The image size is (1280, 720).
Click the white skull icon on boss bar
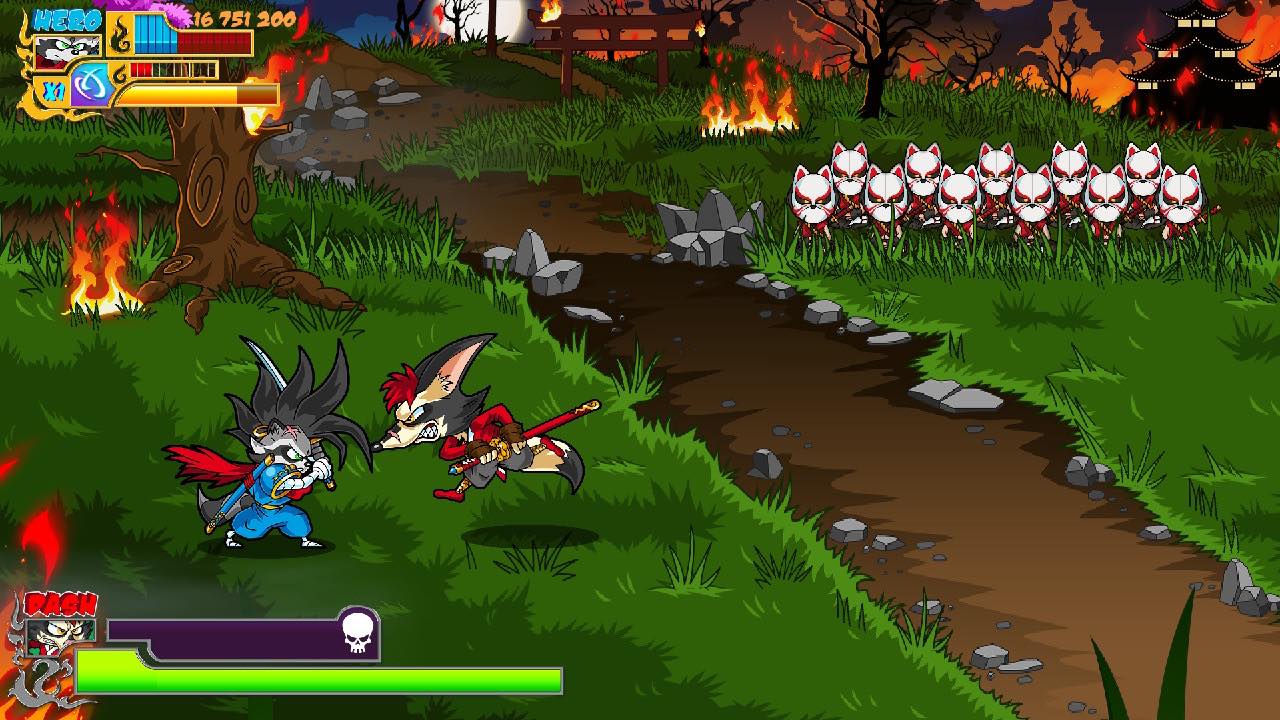click(357, 631)
